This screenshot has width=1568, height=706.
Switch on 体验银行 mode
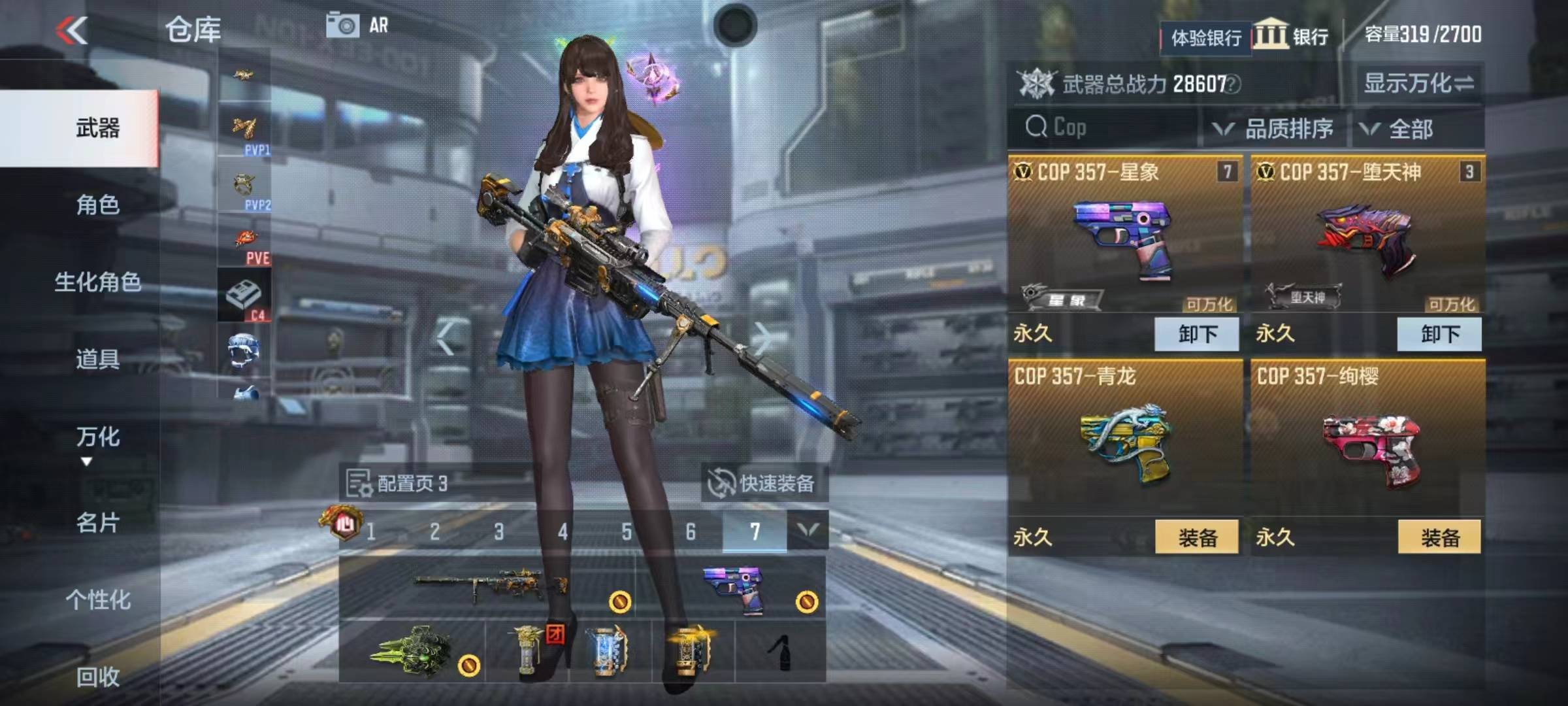[x=1205, y=37]
